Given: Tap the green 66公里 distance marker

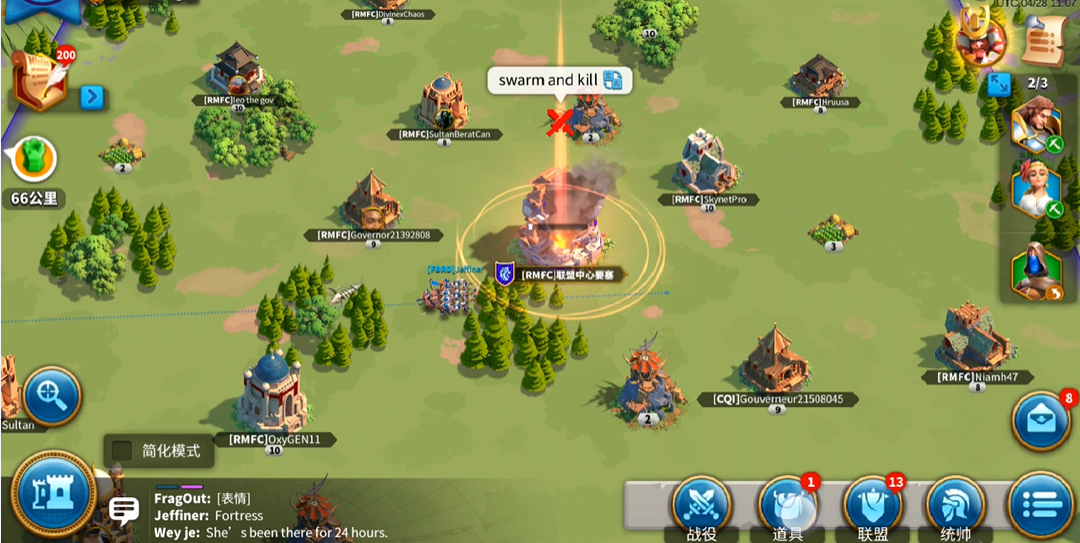Looking at the screenshot, I should pyautogui.click(x=33, y=160).
